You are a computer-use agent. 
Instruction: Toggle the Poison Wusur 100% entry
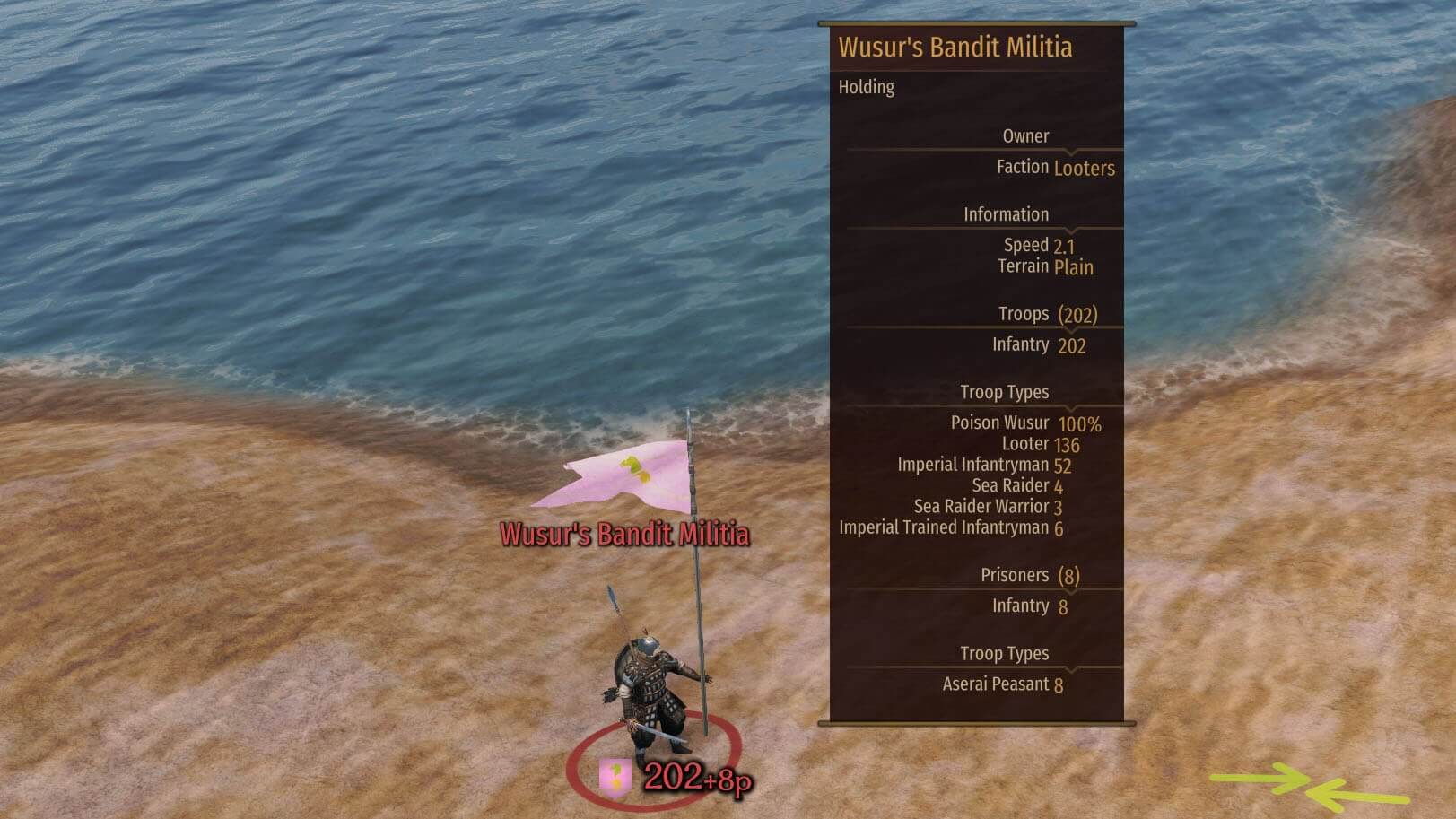pyautogui.click(x=1026, y=423)
